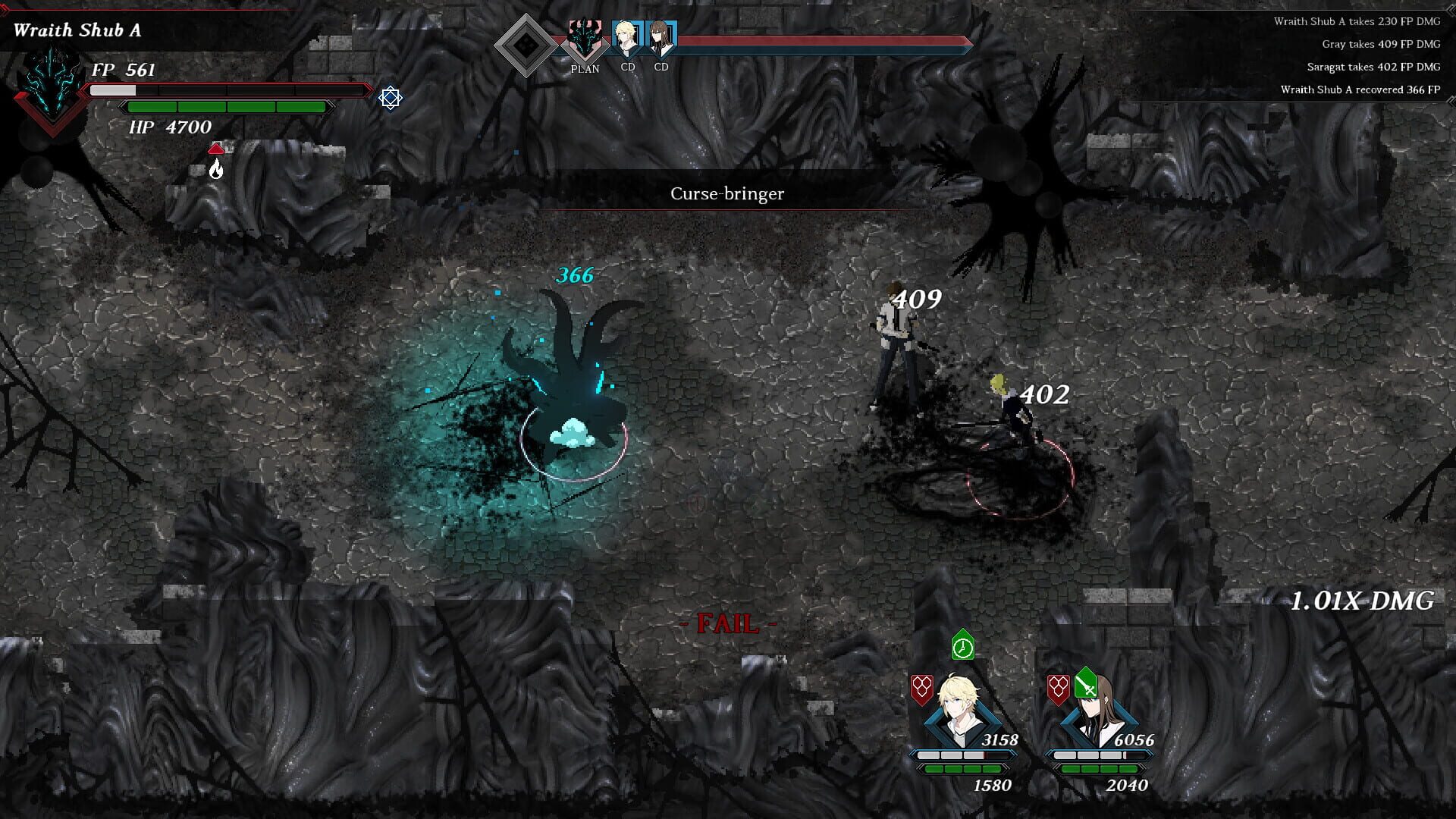Viewport: 1456px width, 819px height.
Task: Expand the Curse-bringer title banner
Action: 727,194
